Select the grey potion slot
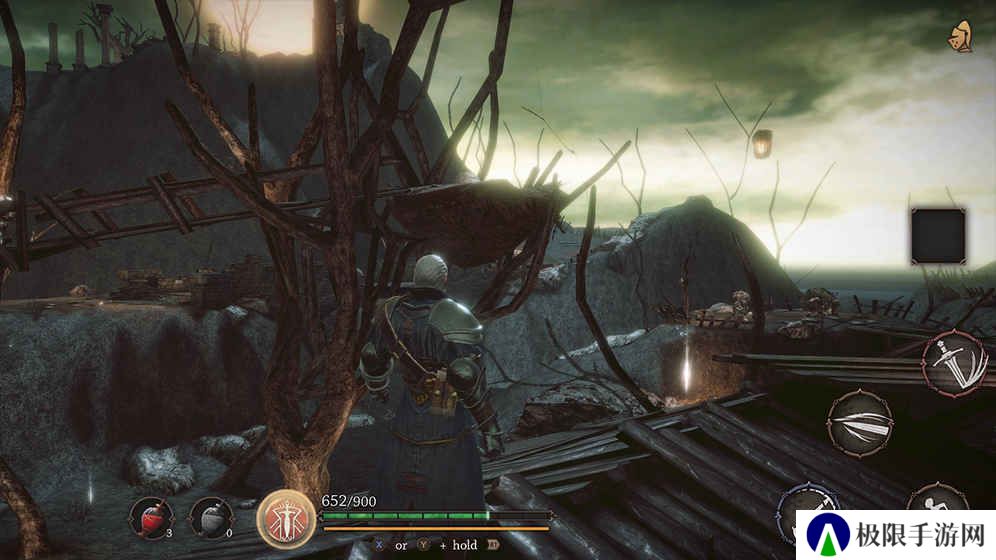The width and height of the screenshot is (996, 560). point(209,517)
